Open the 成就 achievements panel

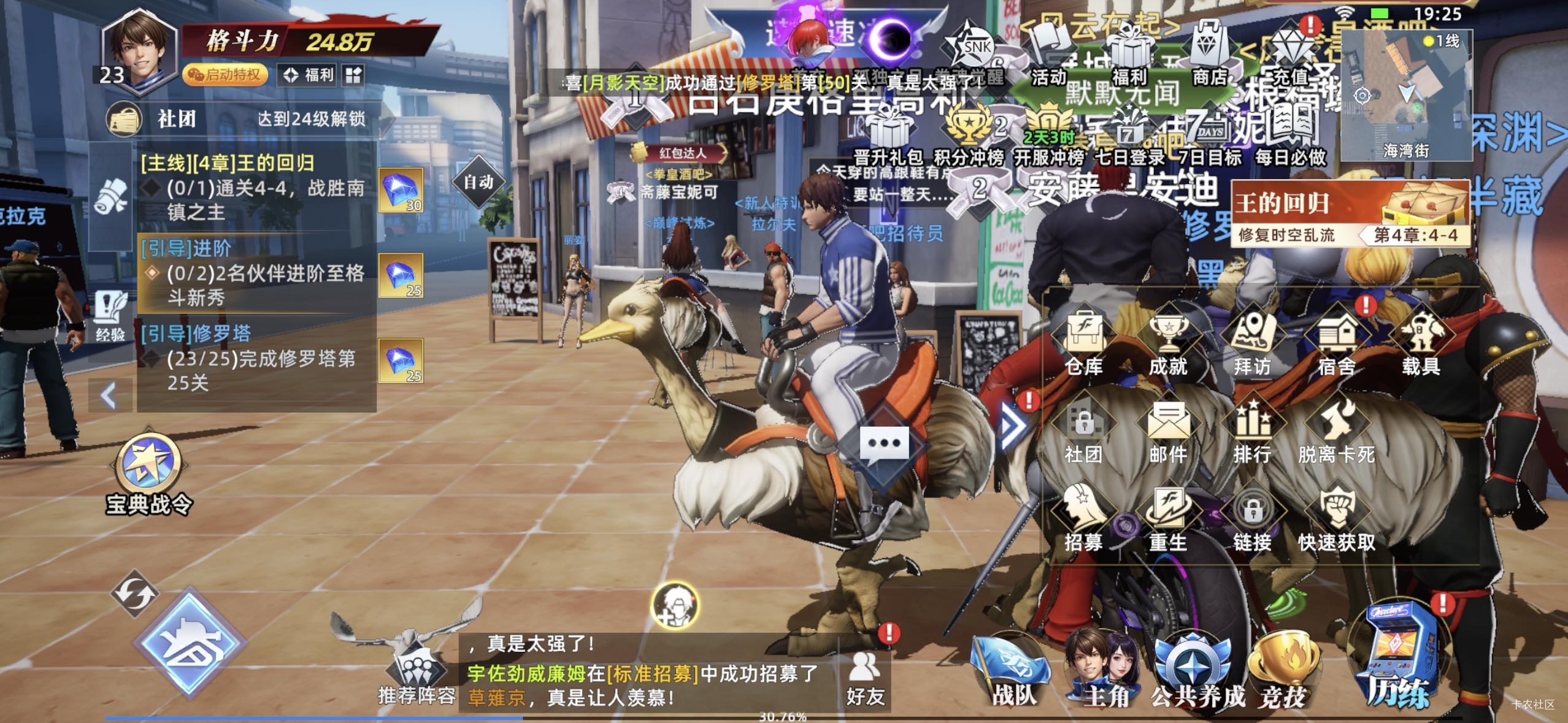point(1168,342)
